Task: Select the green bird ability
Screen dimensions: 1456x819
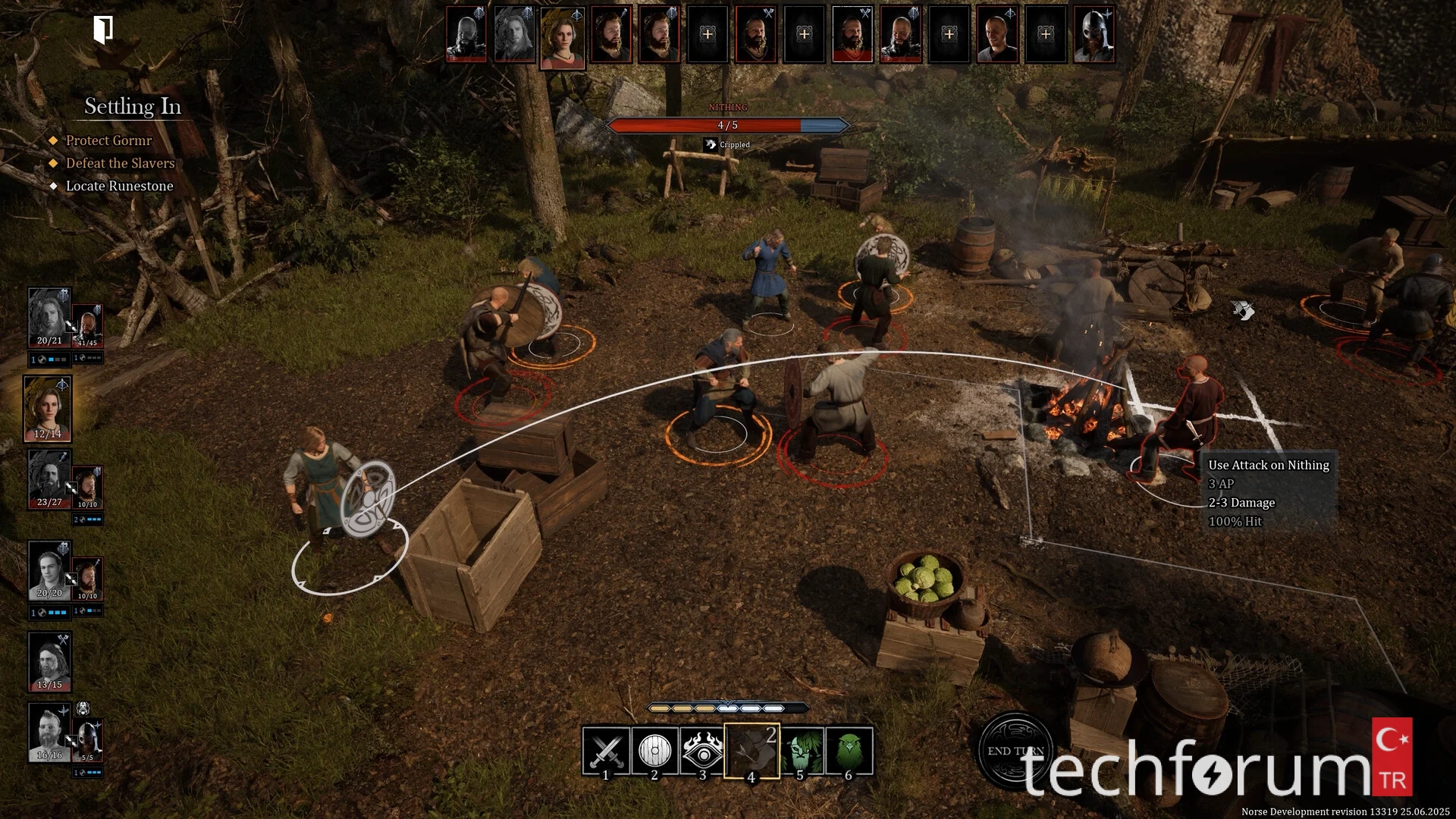Action: [x=849, y=751]
